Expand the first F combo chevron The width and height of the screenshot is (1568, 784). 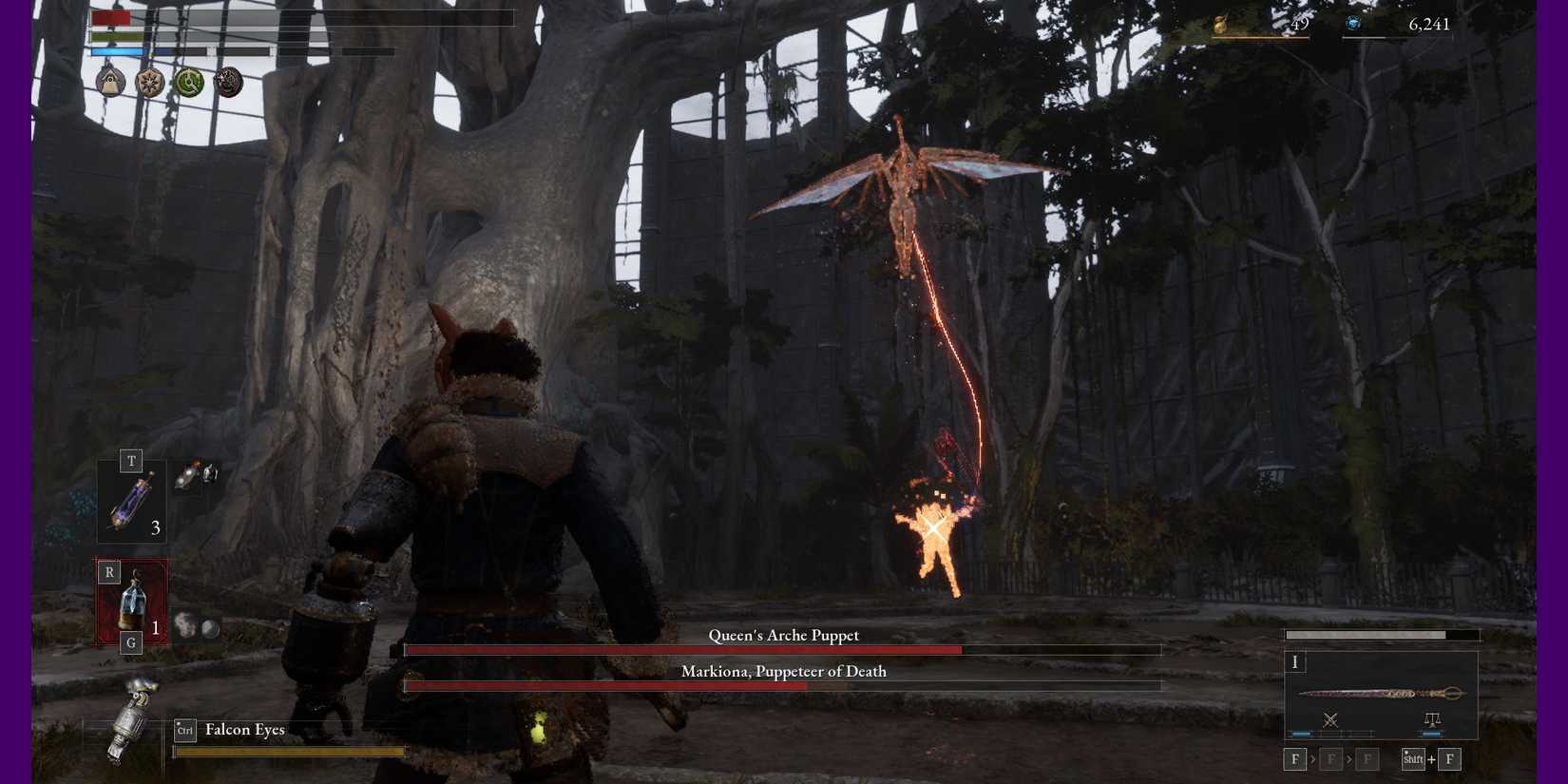[x=1313, y=759]
